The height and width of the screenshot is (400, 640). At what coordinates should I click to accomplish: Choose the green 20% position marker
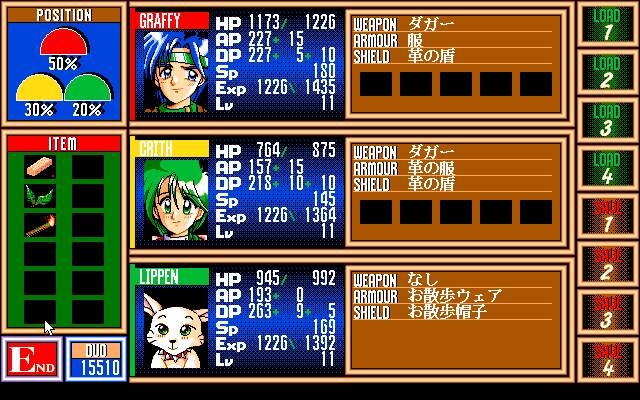pos(88,92)
